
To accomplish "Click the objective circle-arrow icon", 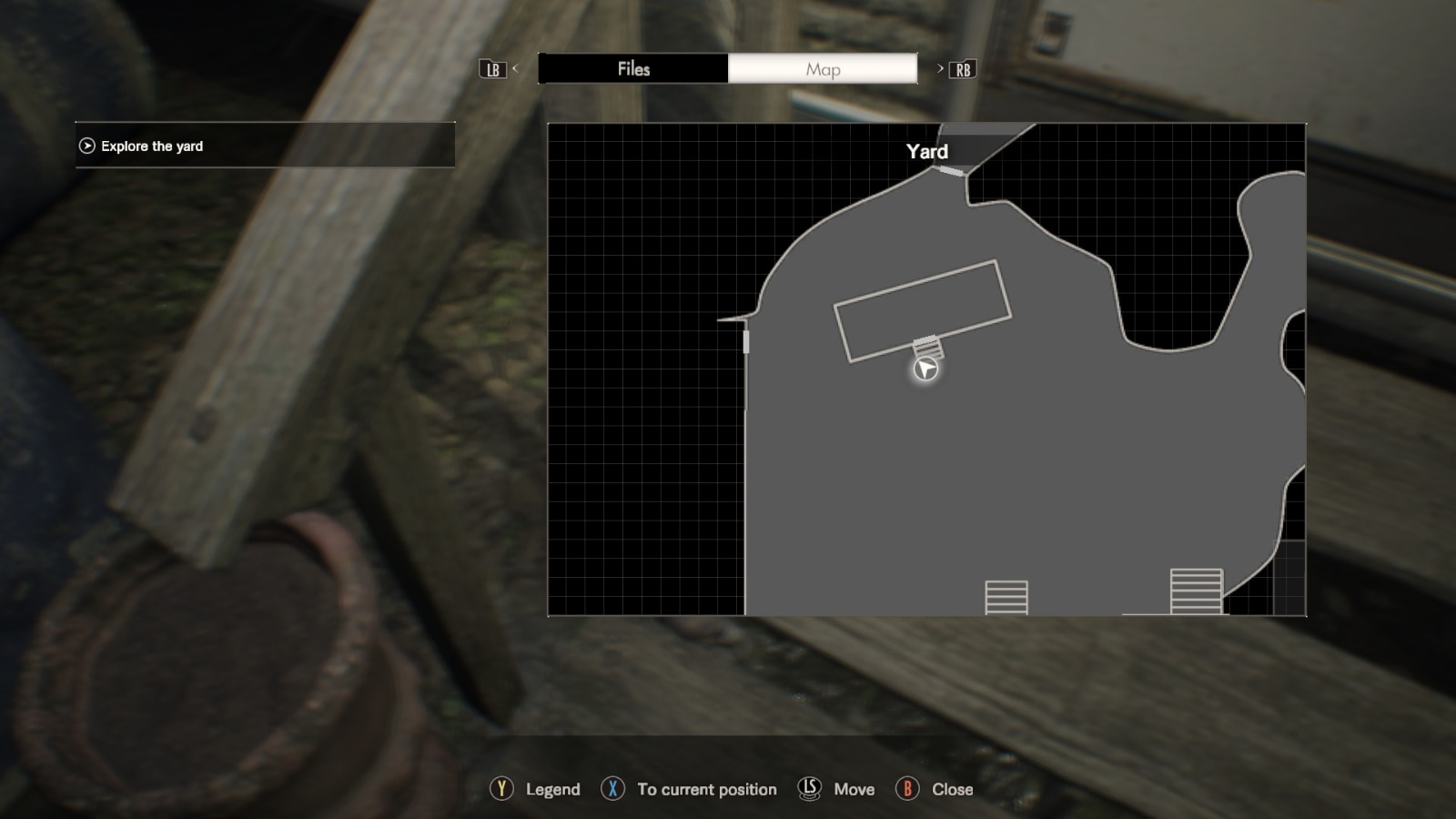I will coord(86,146).
